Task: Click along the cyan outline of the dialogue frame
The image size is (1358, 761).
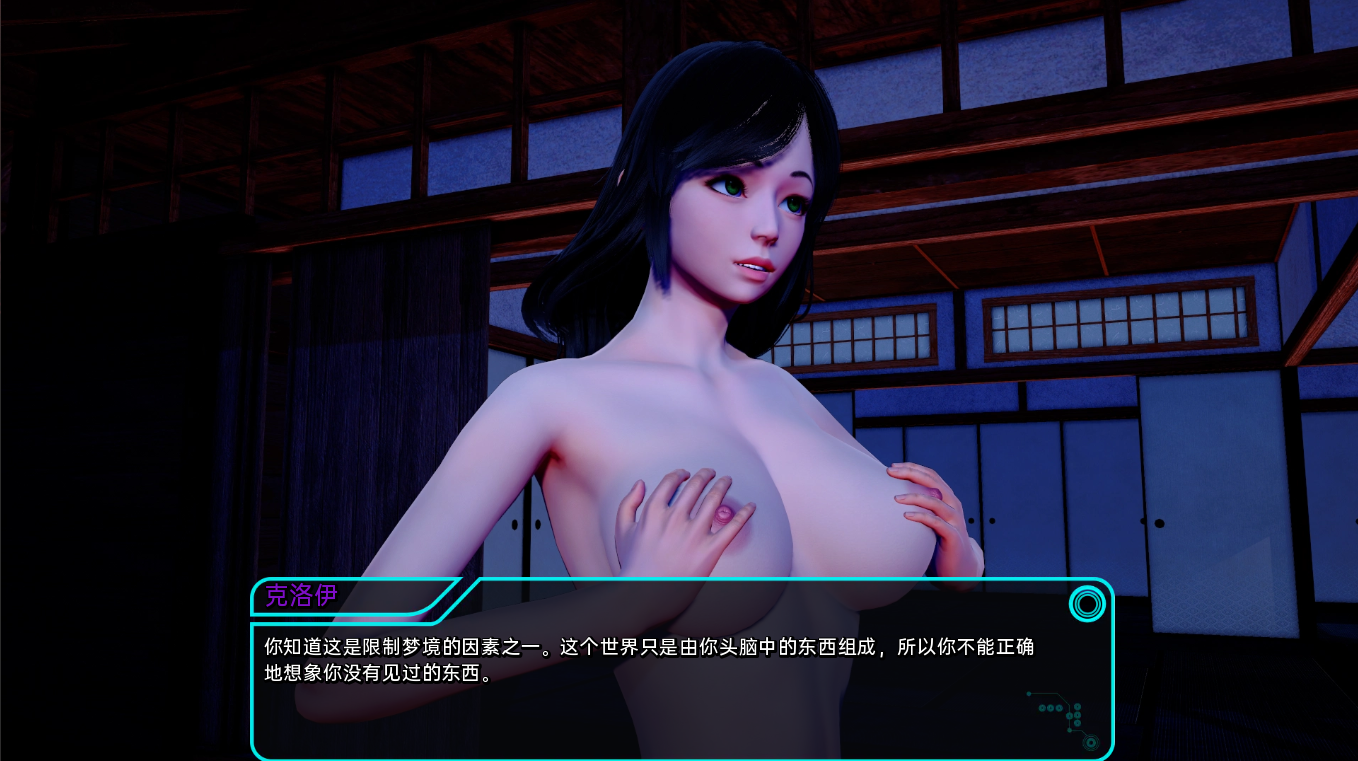Action: point(682,757)
